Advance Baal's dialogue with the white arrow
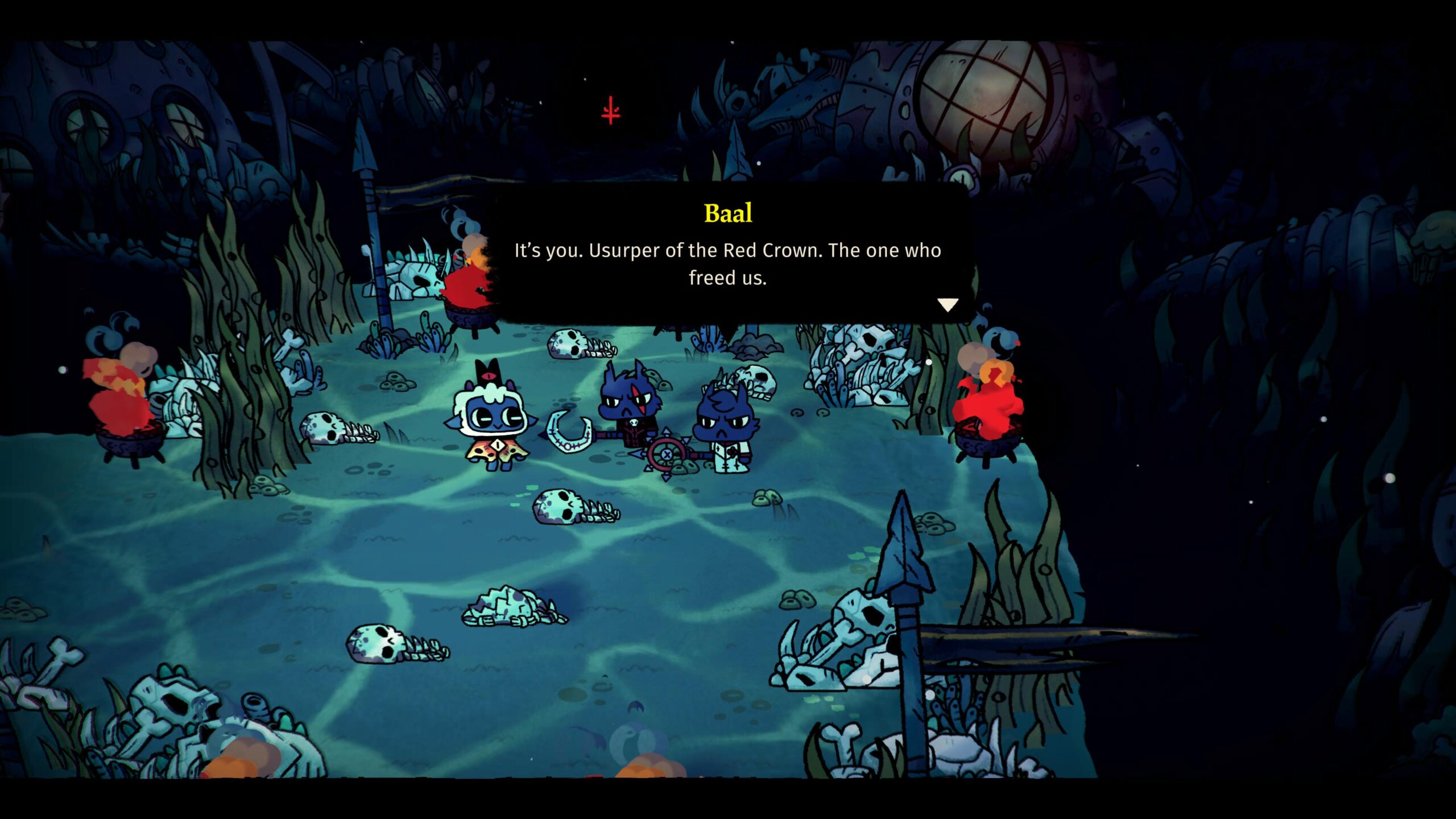The image size is (1456, 819). tap(948, 305)
